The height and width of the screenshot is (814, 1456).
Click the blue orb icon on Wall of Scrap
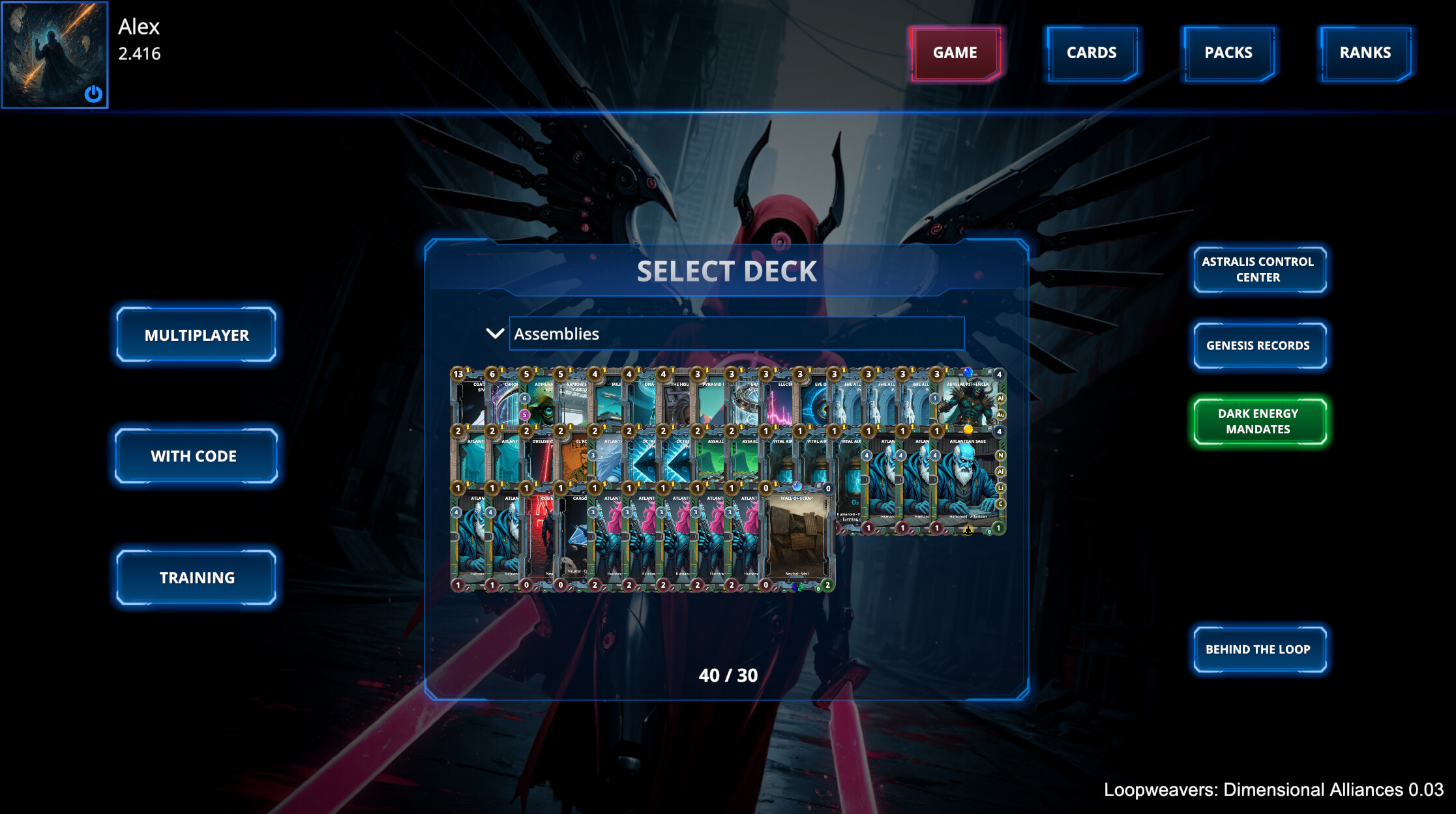pyautogui.click(x=797, y=487)
